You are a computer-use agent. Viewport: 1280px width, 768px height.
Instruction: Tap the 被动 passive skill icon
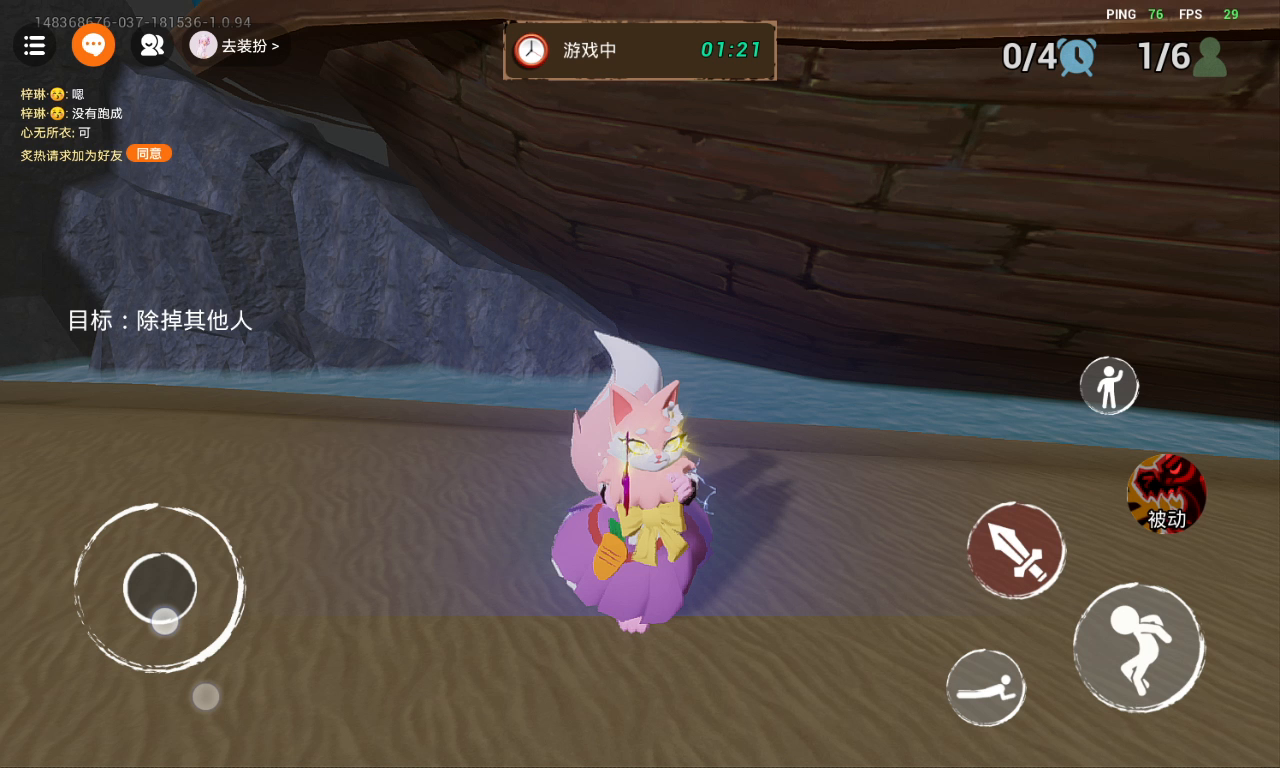point(1166,493)
